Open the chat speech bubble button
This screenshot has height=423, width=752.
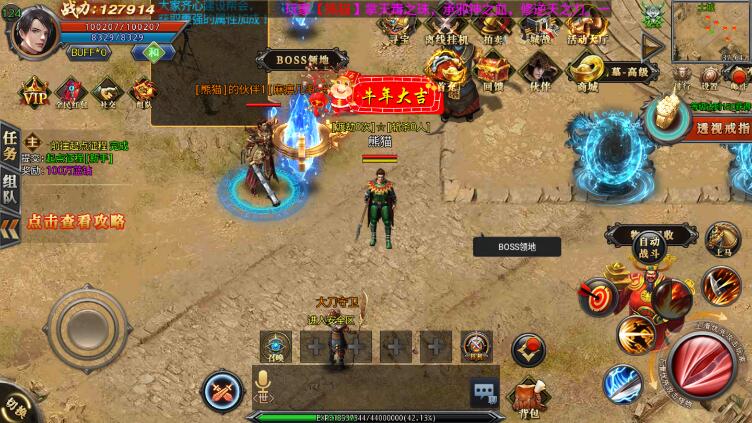point(484,392)
